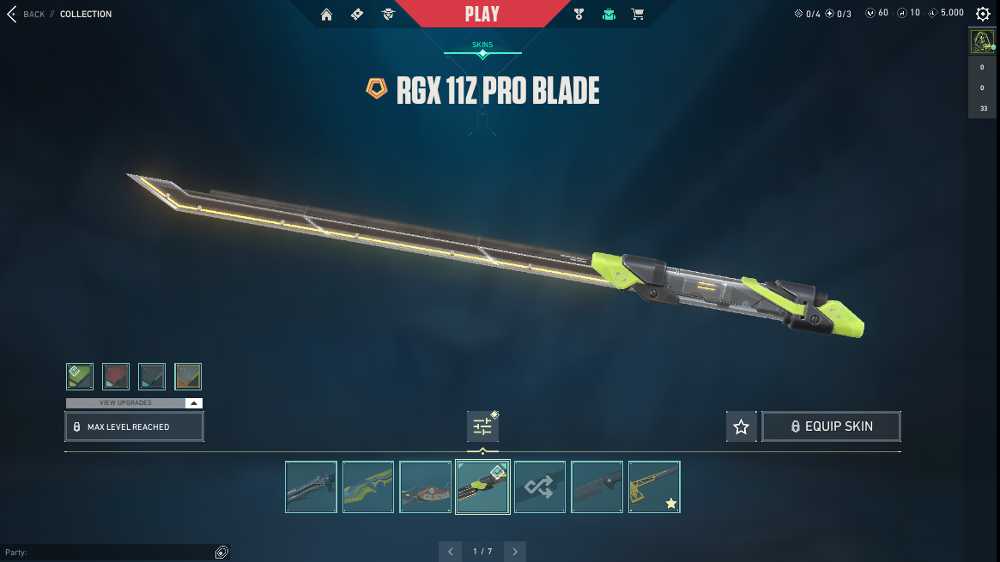Open the Career medal icon
Screen dimensions: 1000x562
(578, 14)
